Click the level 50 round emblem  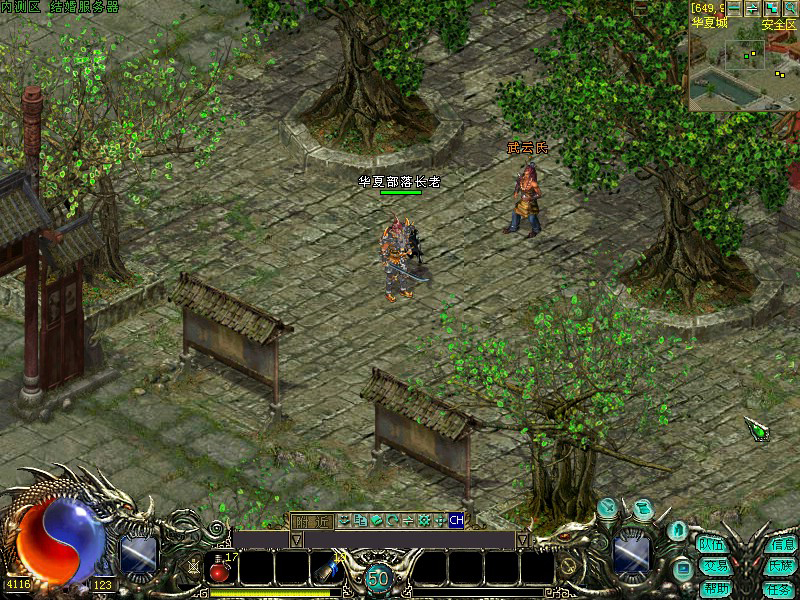click(377, 577)
